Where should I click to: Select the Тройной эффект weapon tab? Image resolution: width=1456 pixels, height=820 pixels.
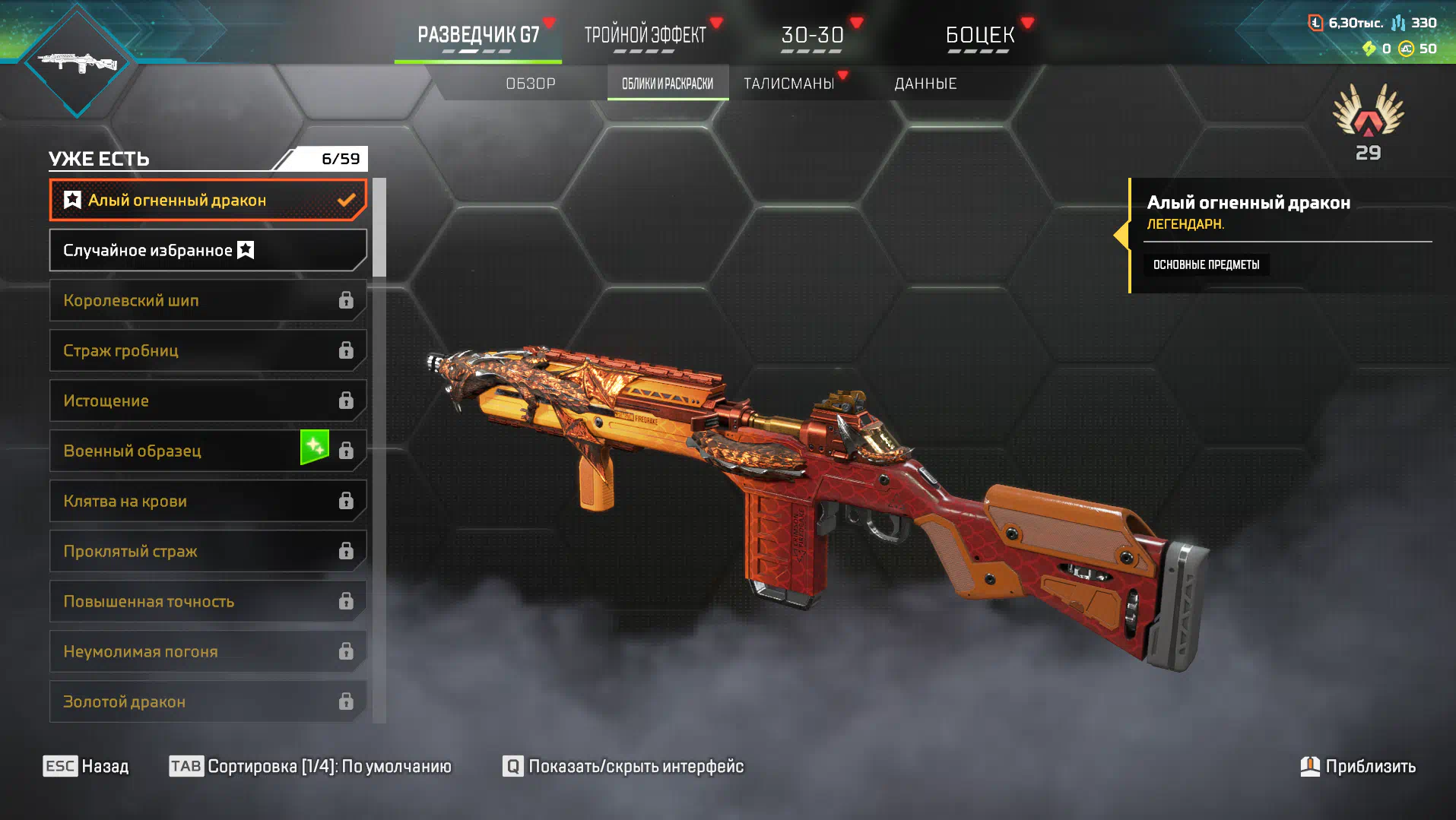point(645,36)
